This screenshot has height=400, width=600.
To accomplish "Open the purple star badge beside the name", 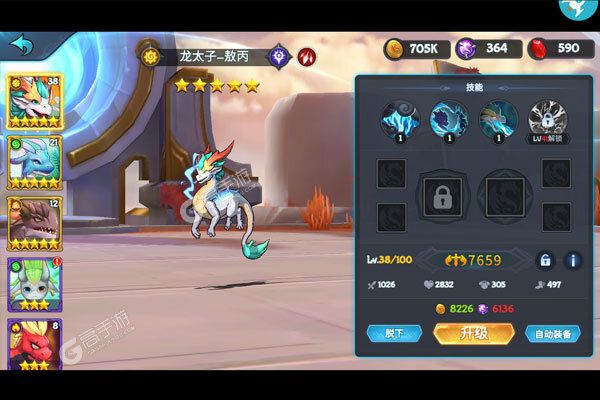I will (x=279, y=56).
